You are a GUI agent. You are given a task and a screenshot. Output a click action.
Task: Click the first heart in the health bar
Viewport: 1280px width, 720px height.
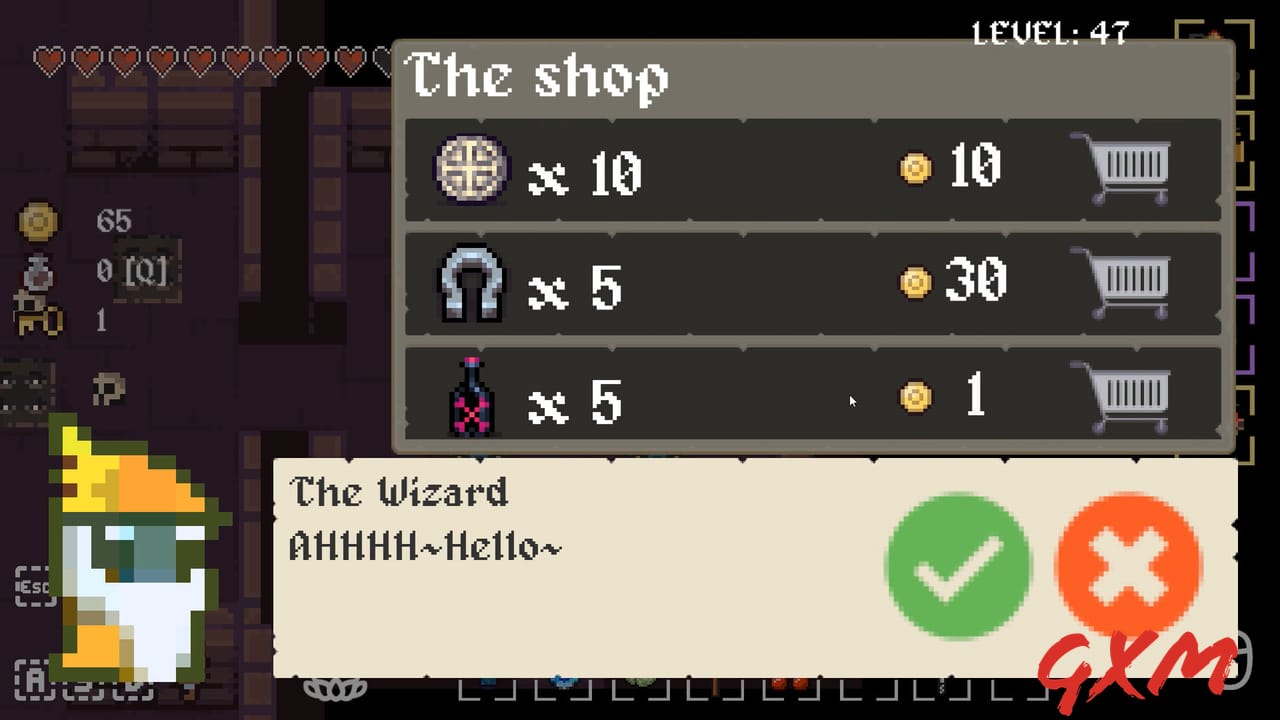click(x=46, y=60)
